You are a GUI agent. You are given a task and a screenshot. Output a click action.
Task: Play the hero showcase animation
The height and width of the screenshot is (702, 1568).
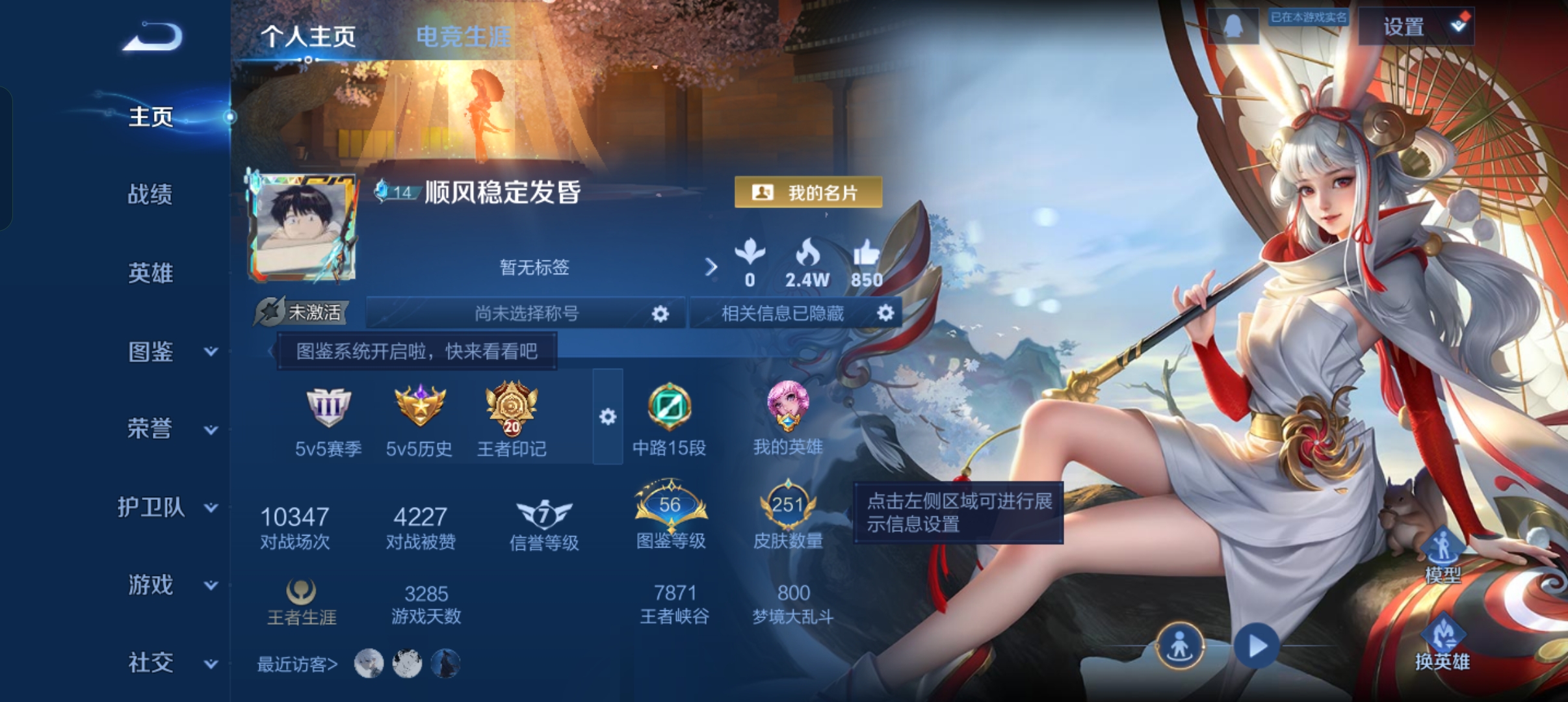1256,646
